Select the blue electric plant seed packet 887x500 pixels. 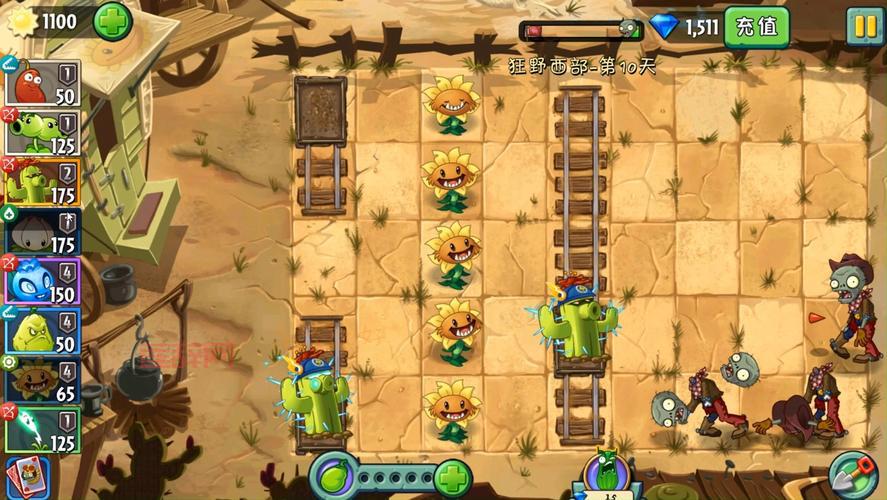[x=42, y=281]
